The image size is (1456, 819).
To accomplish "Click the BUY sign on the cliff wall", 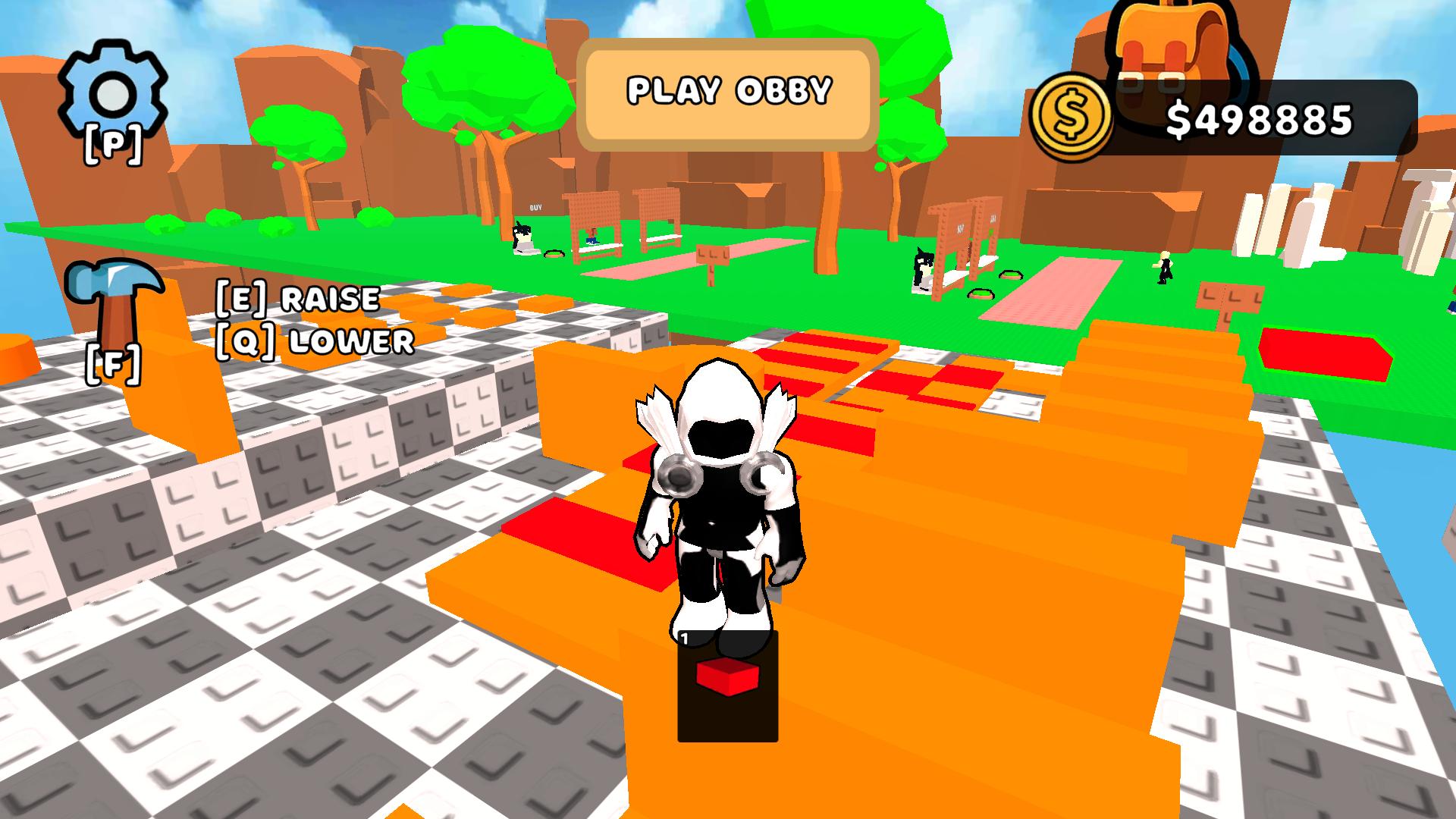I will (535, 207).
